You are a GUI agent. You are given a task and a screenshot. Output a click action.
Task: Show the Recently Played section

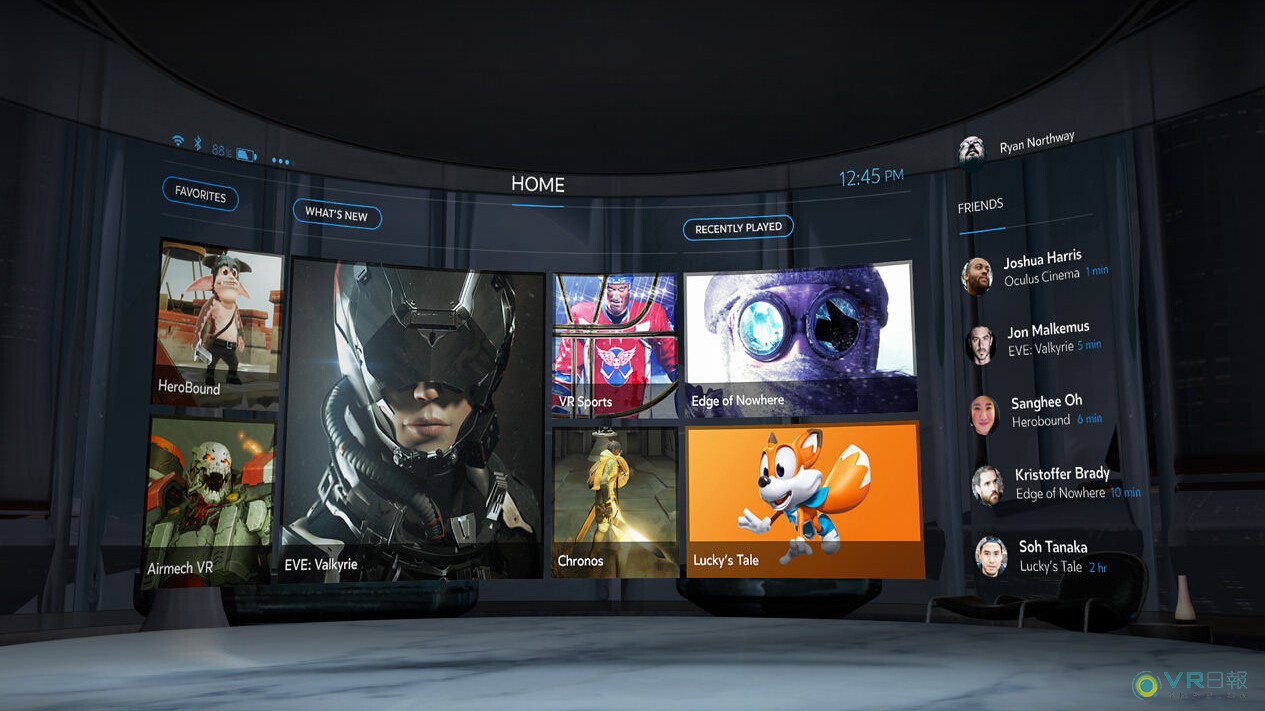(738, 228)
